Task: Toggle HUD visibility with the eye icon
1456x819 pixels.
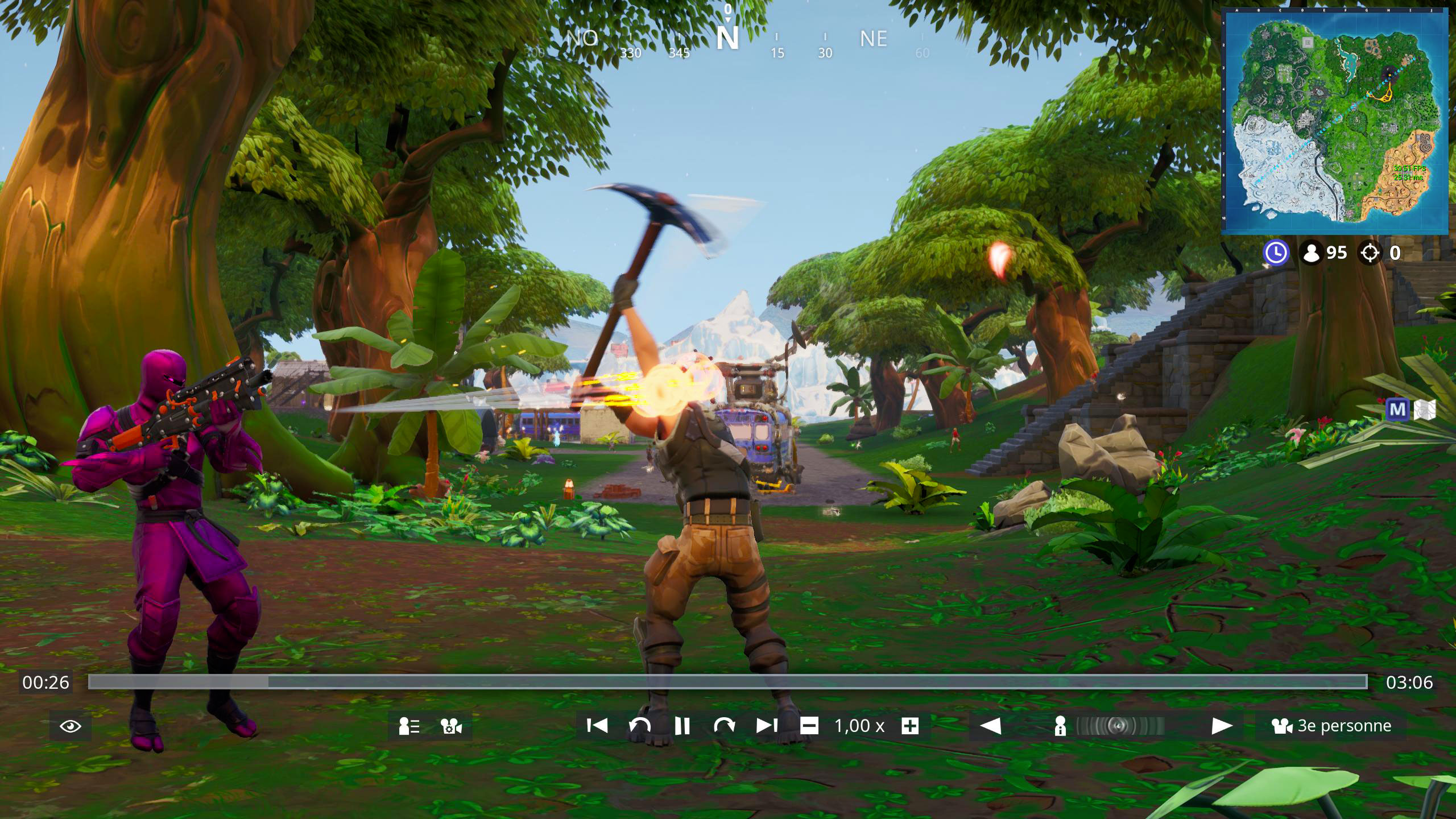Action: coord(69,726)
